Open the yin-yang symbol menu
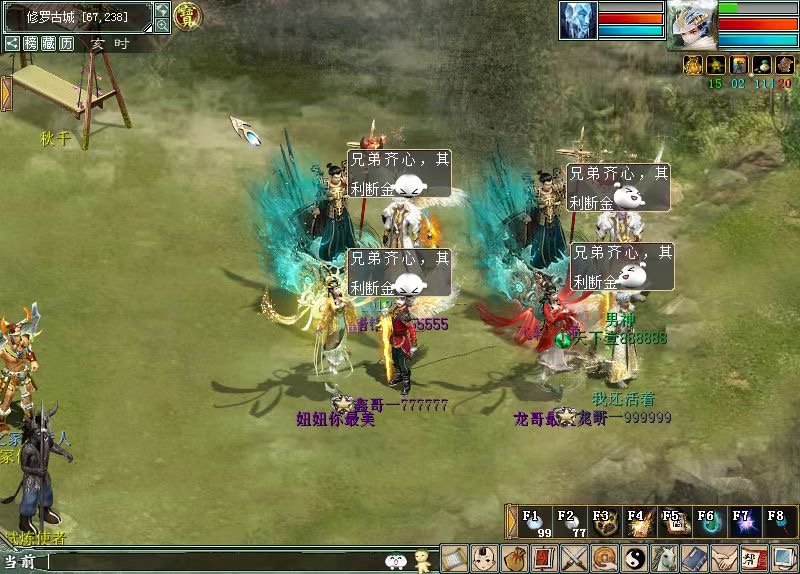This screenshot has height=574, width=800. point(634,558)
